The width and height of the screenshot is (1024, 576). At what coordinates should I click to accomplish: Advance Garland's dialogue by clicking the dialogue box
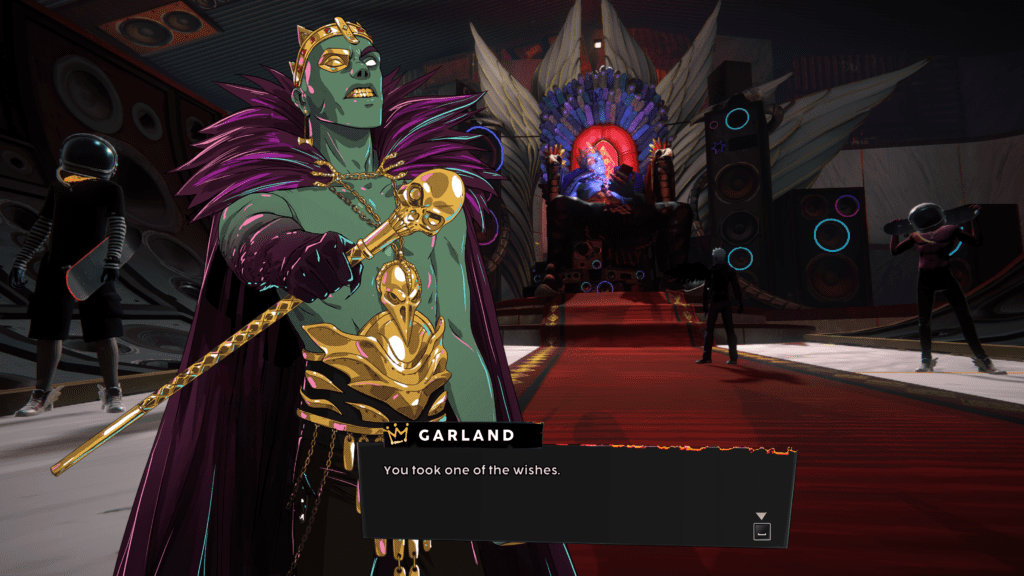577,496
